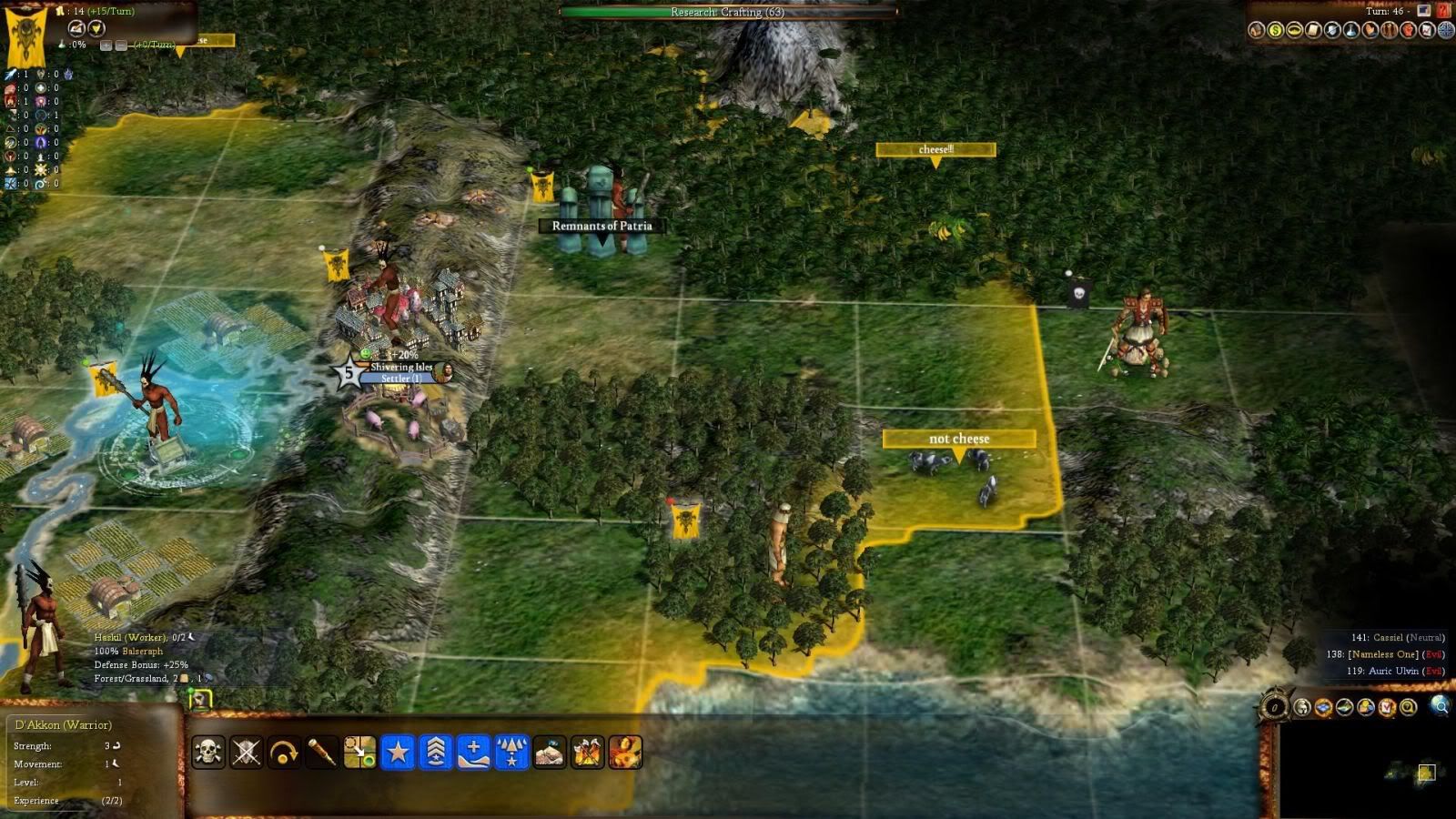Image resolution: width=1456 pixels, height=819 pixels.
Task: Cast the lute-player ability on the action bar
Action: [625, 753]
